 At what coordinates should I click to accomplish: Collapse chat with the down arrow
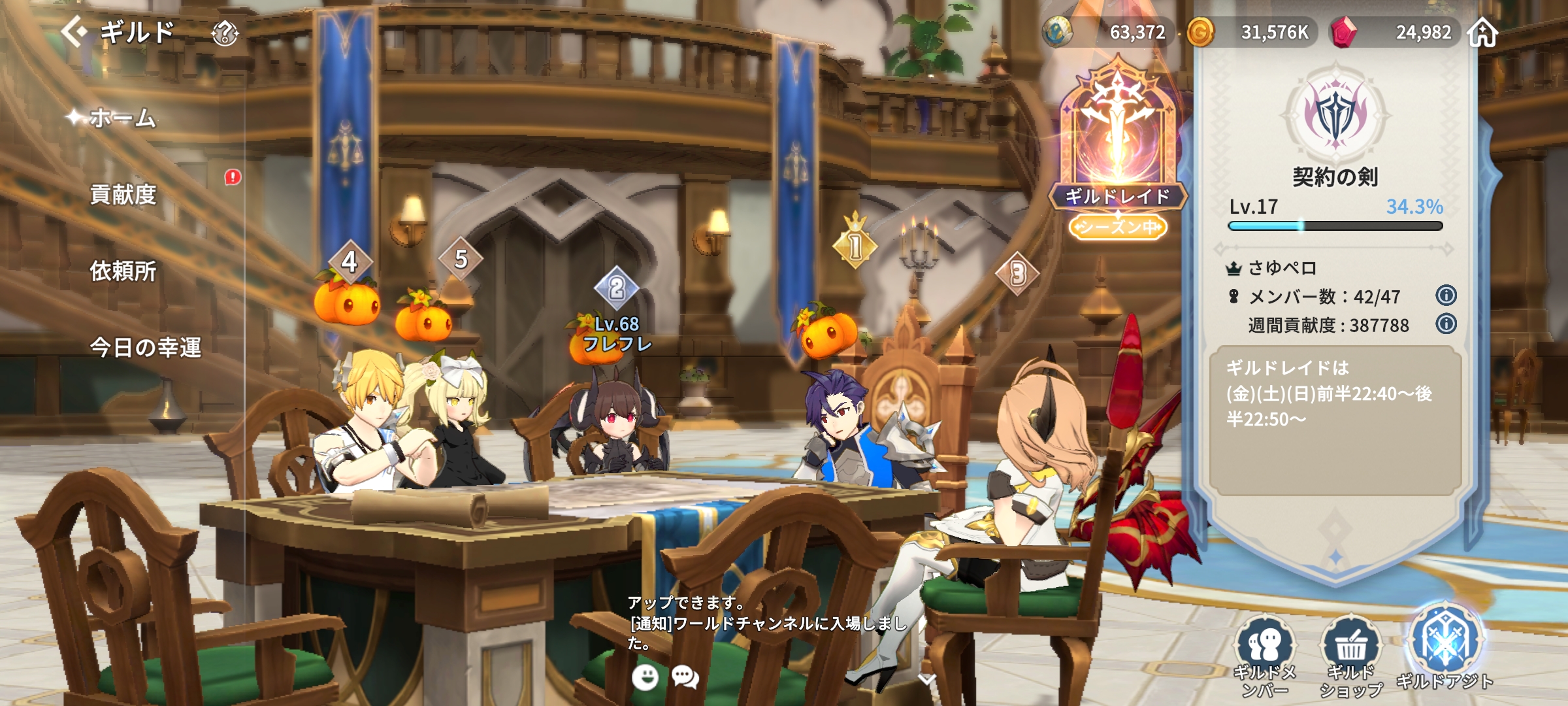click(x=926, y=680)
